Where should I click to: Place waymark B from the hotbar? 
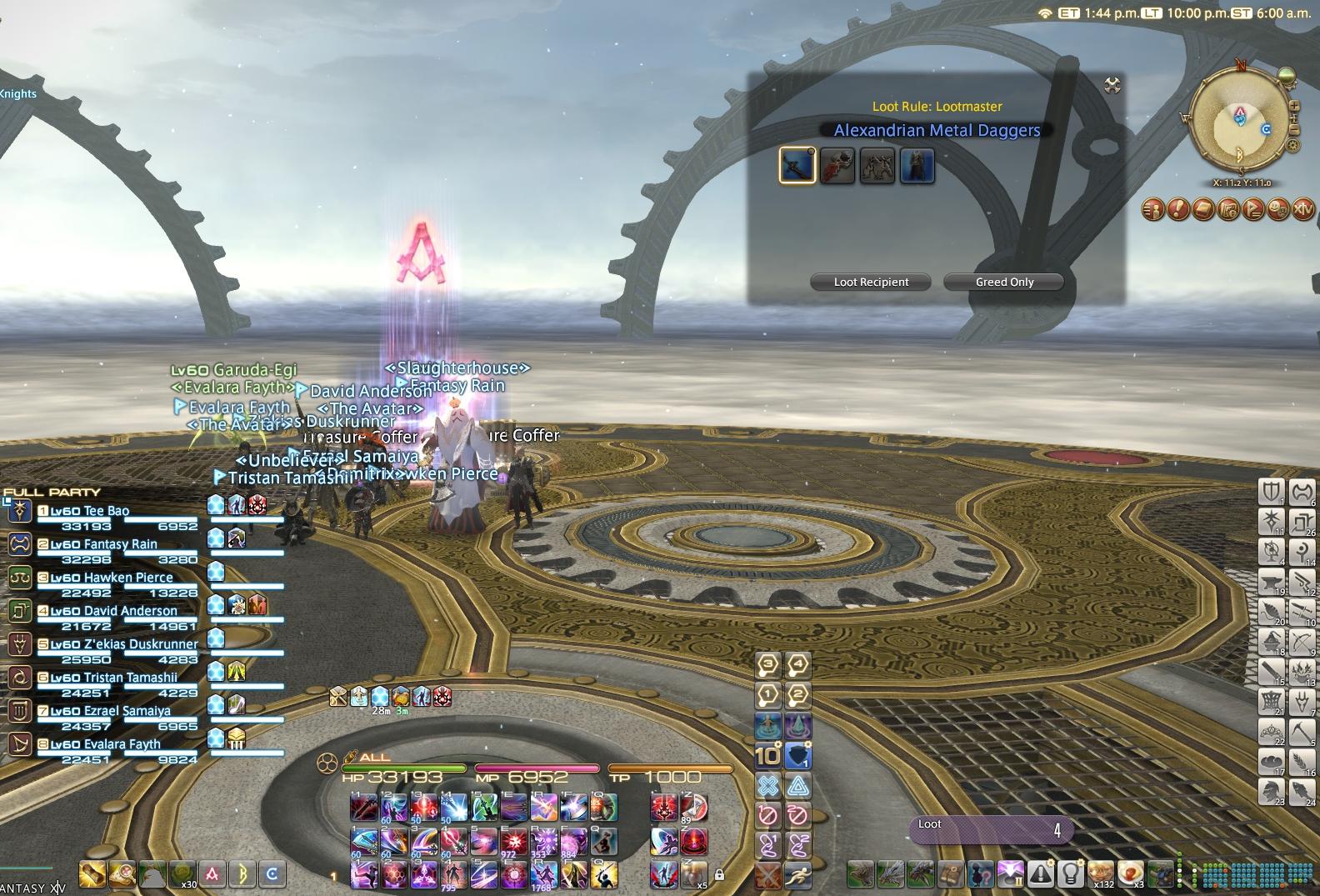[242, 874]
